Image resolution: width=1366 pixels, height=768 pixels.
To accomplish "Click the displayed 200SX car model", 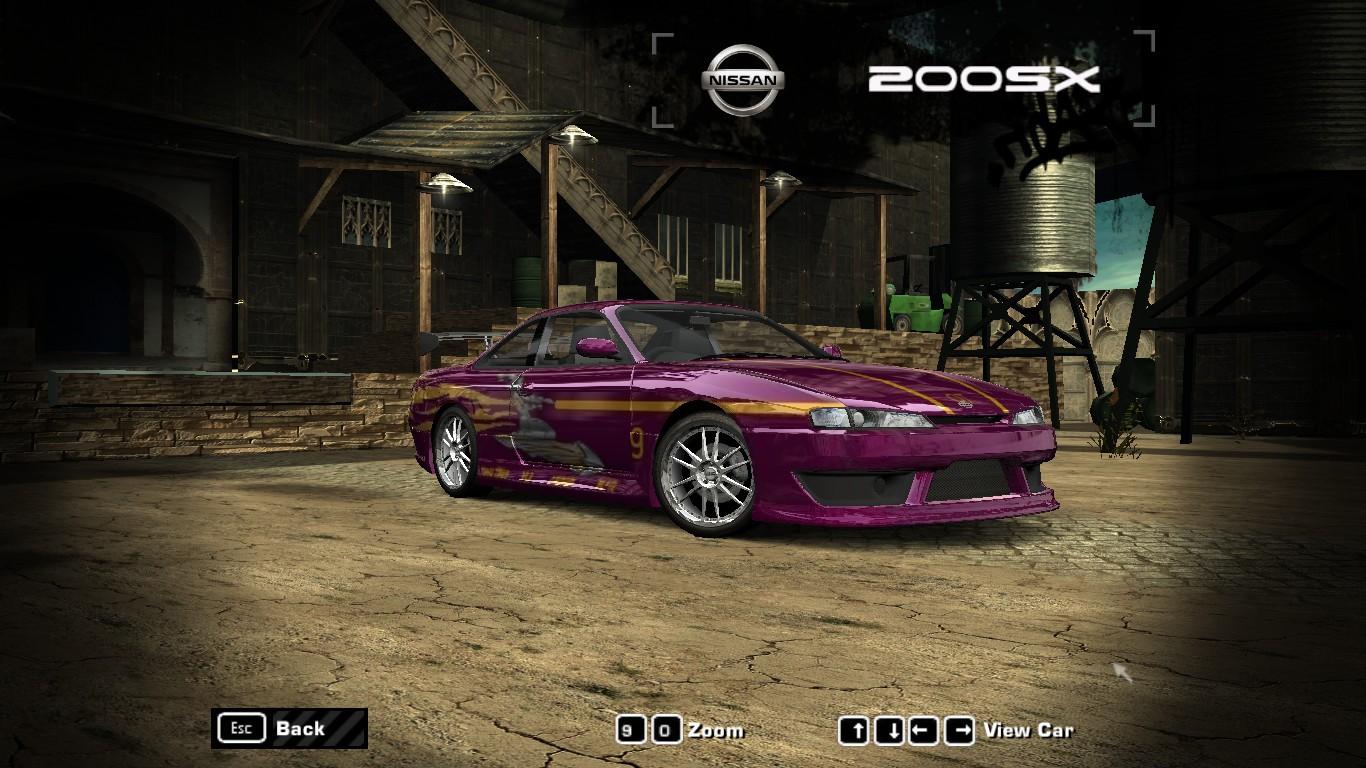I will 730,430.
